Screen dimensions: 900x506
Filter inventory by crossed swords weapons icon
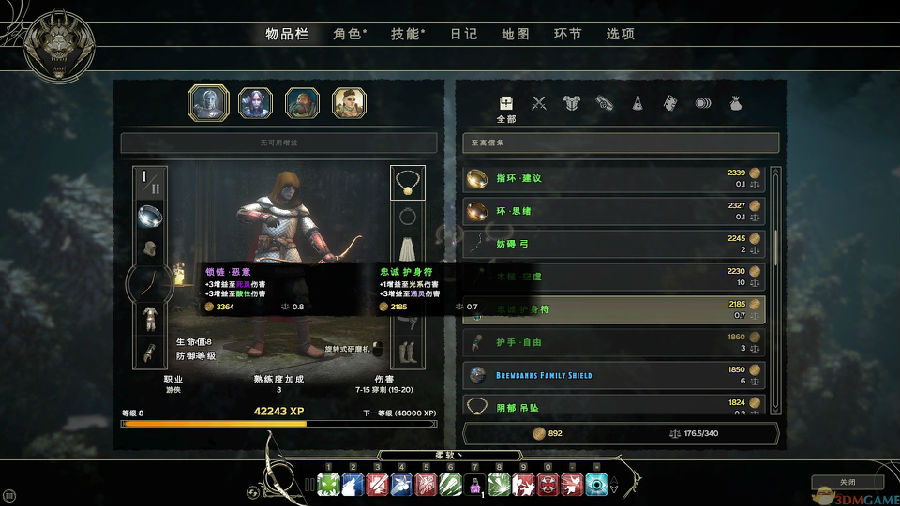click(539, 102)
